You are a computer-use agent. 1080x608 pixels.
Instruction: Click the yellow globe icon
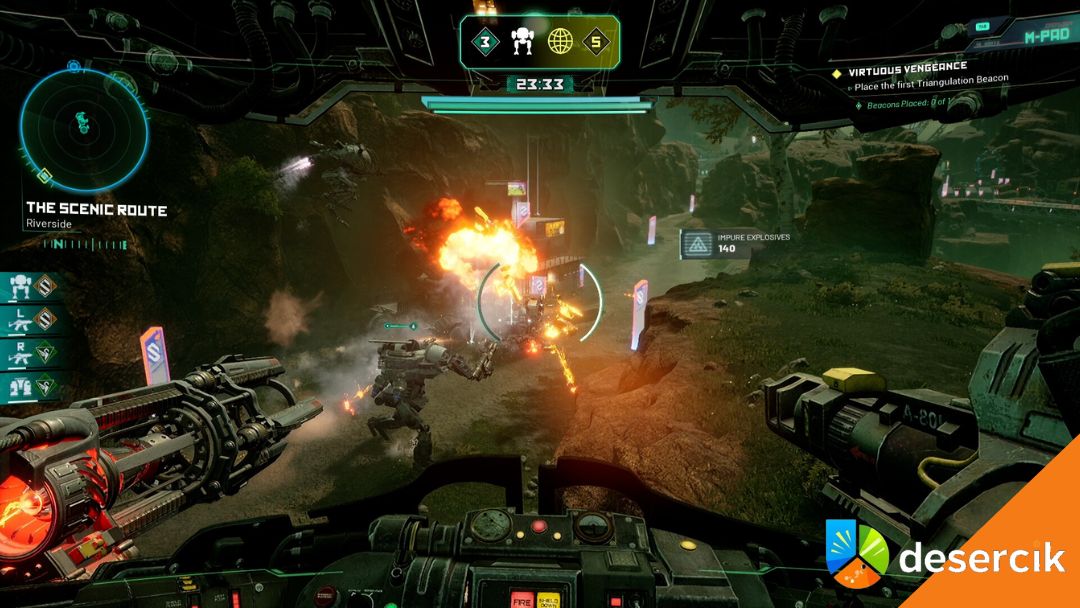559,43
